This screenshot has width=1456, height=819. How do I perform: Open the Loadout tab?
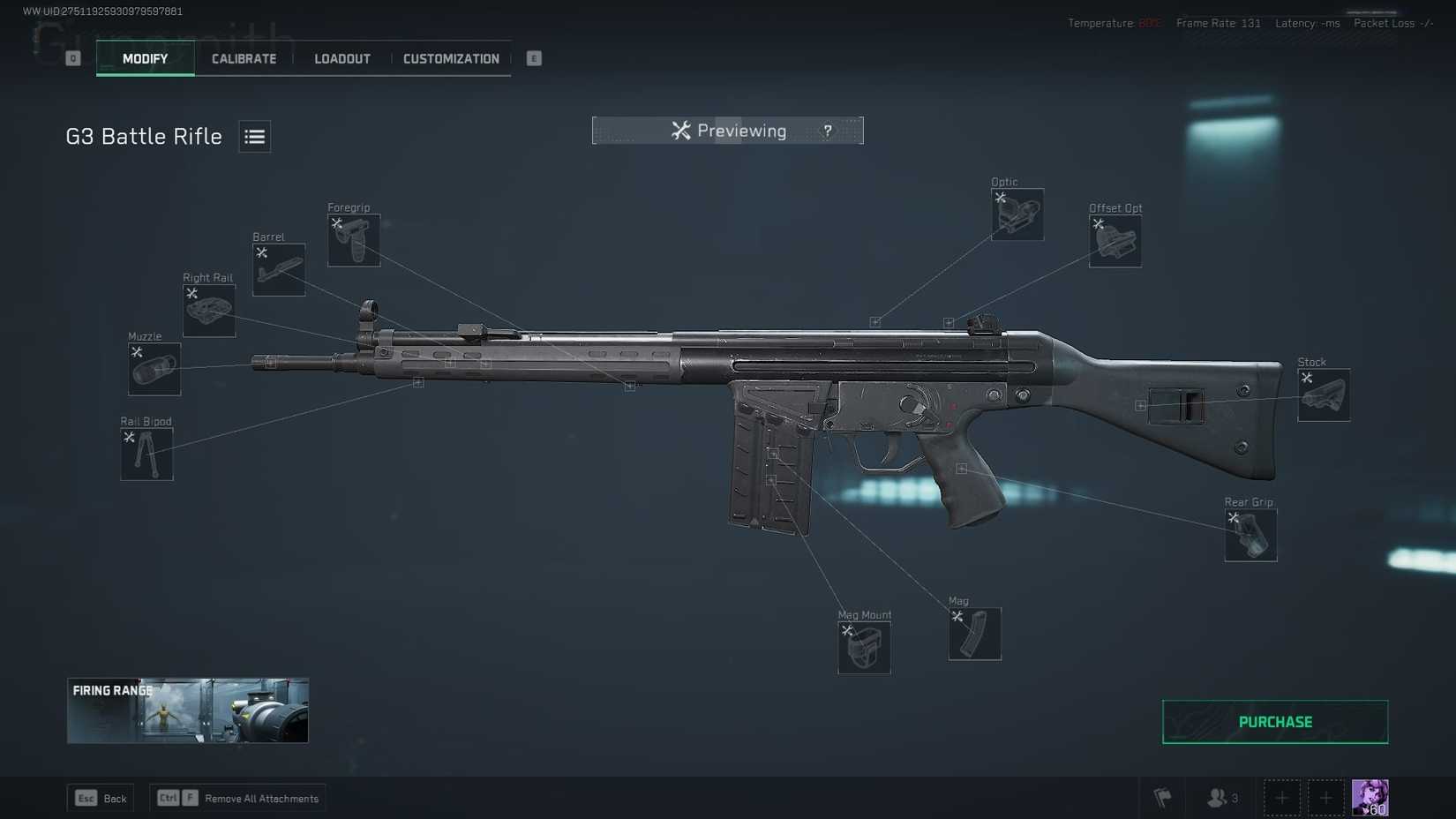pos(342,59)
